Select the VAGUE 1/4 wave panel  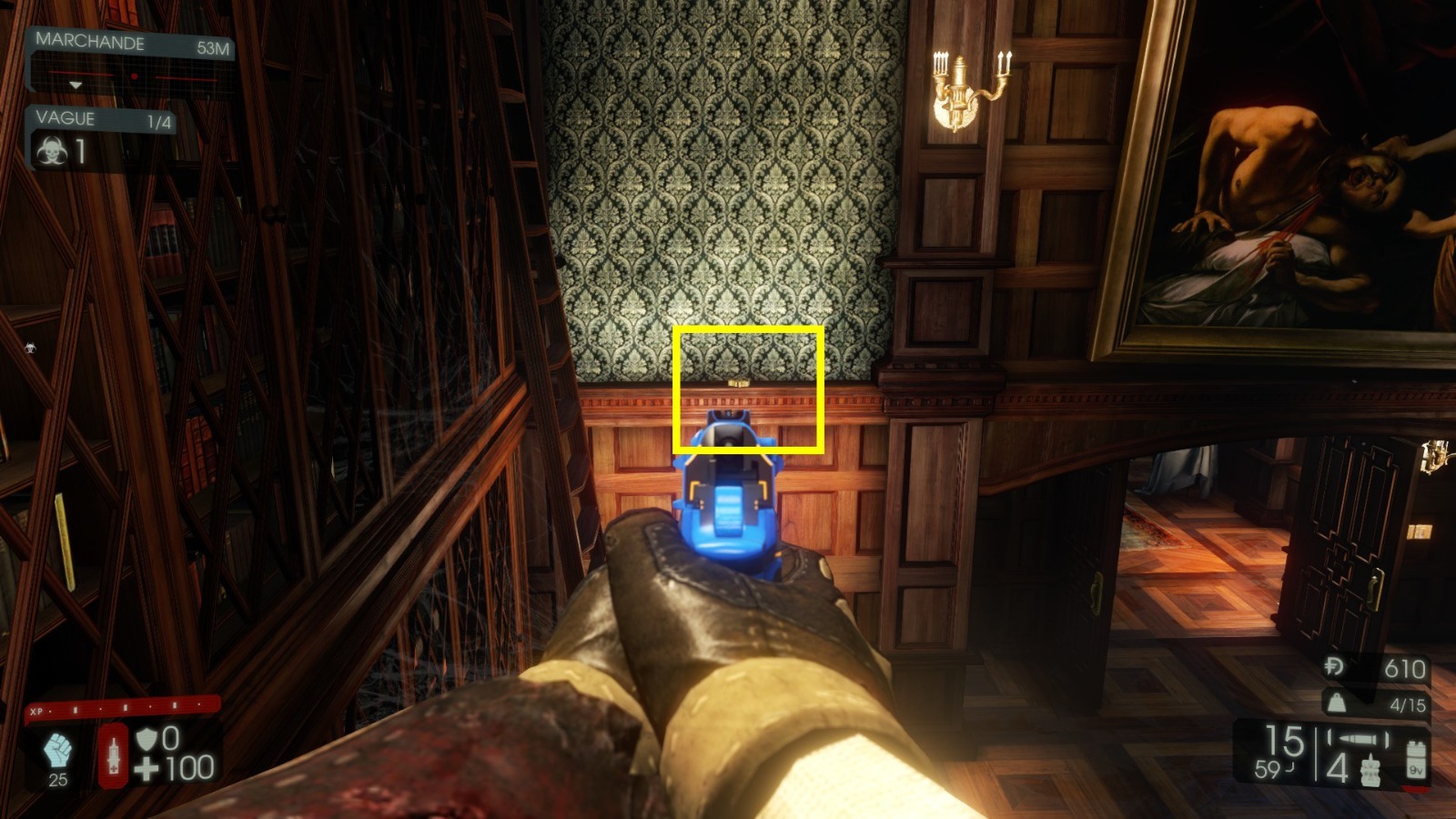point(86,119)
